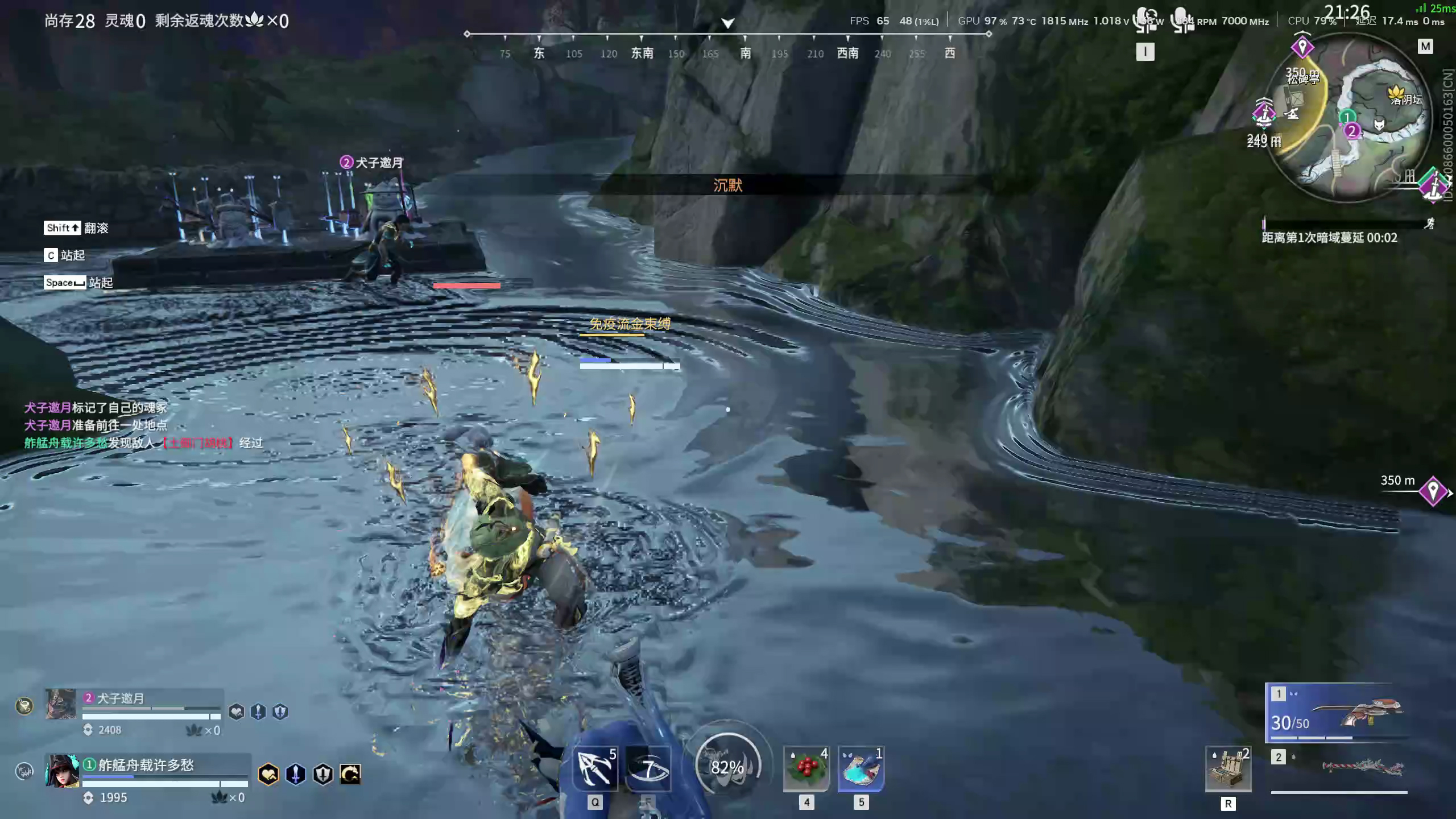Image resolution: width=1456 pixels, height=819 pixels.
Task: Select own player portrait 舴艋舟载许多愁
Action: tap(62, 771)
